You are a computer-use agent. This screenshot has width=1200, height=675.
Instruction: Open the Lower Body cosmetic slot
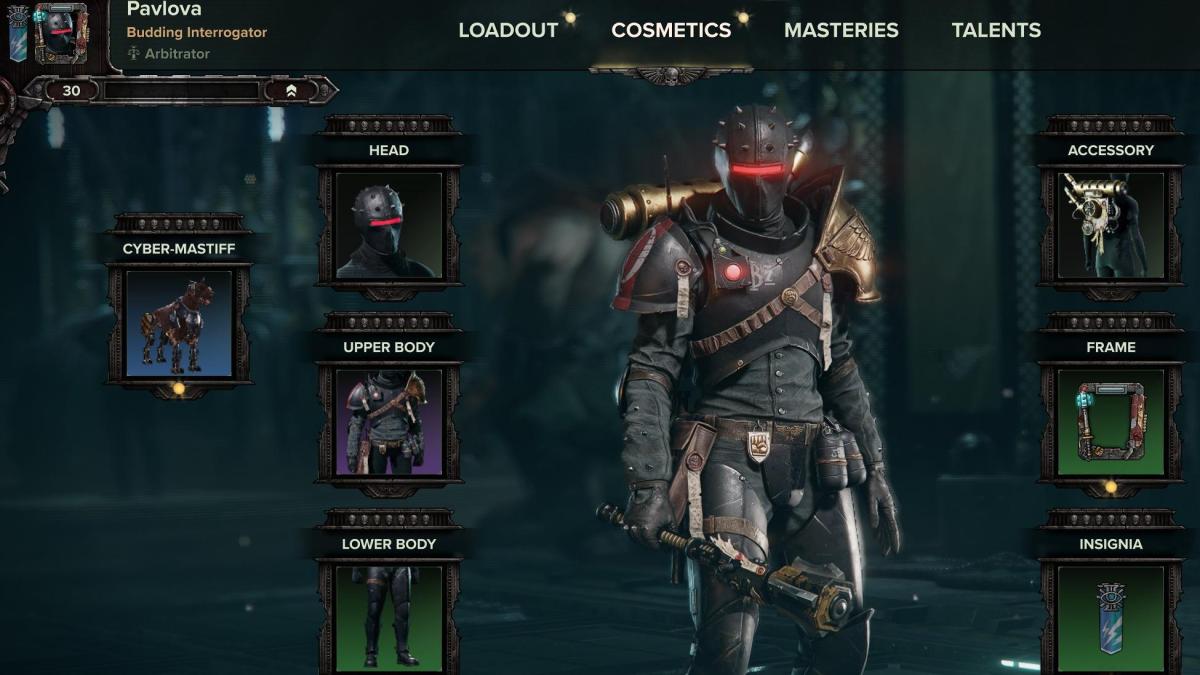pyautogui.click(x=389, y=617)
